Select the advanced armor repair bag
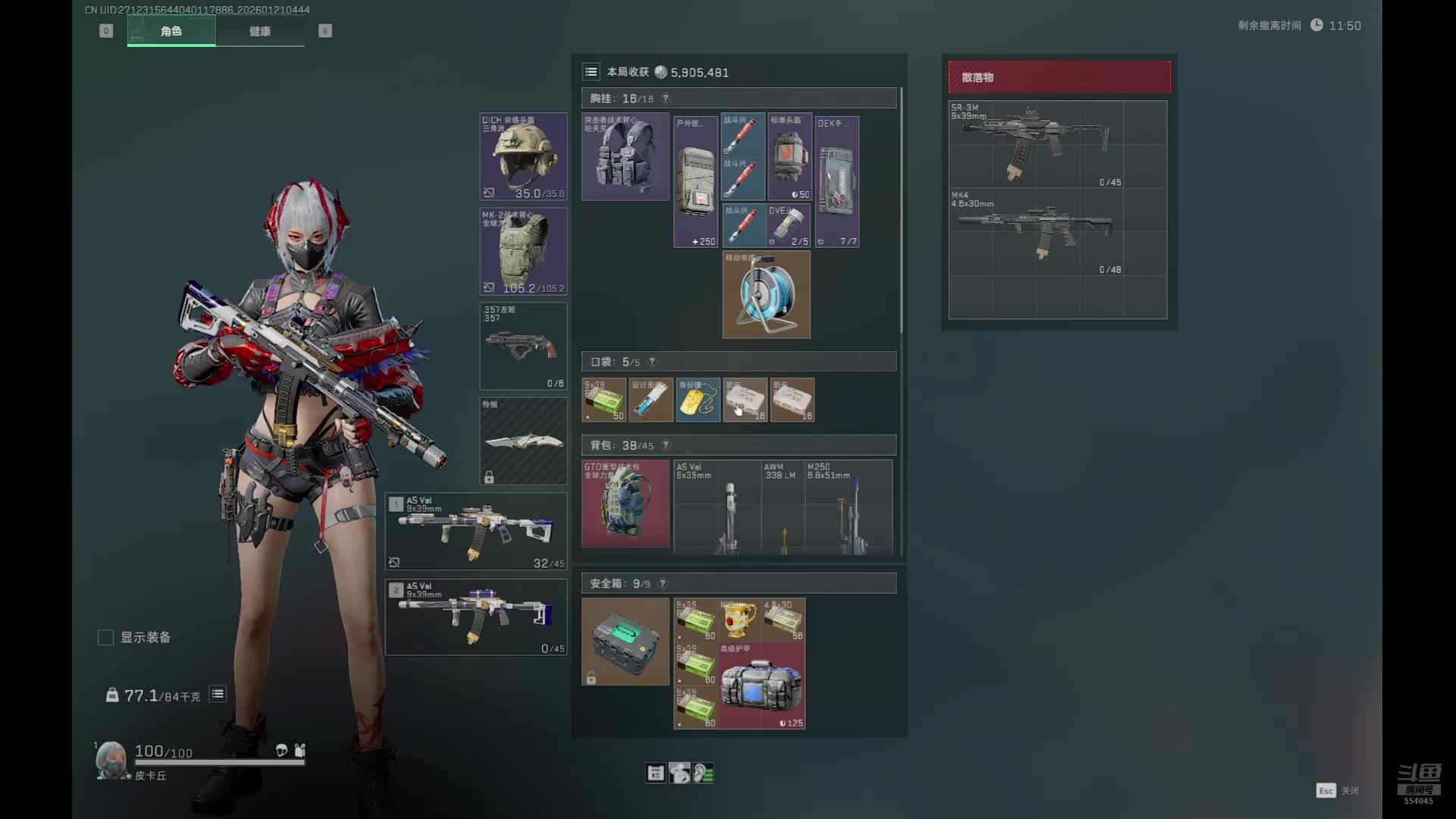Viewport: 1456px width, 819px height. [x=761, y=686]
